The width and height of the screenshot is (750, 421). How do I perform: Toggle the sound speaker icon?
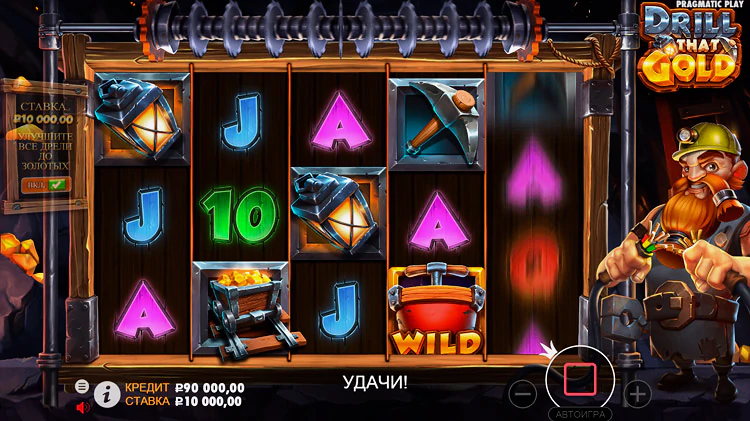click(x=83, y=407)
